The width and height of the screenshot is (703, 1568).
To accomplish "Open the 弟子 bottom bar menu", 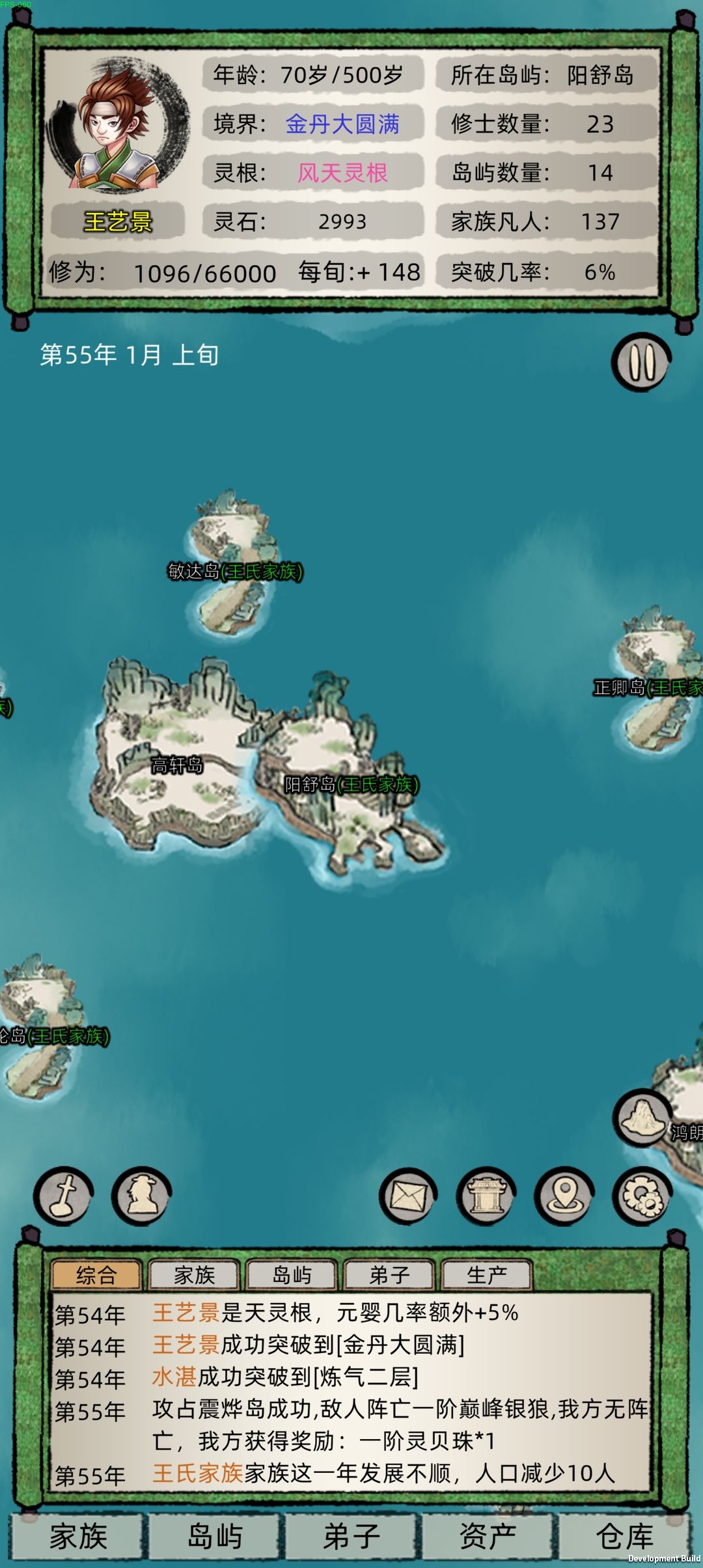I will 351,1537.
